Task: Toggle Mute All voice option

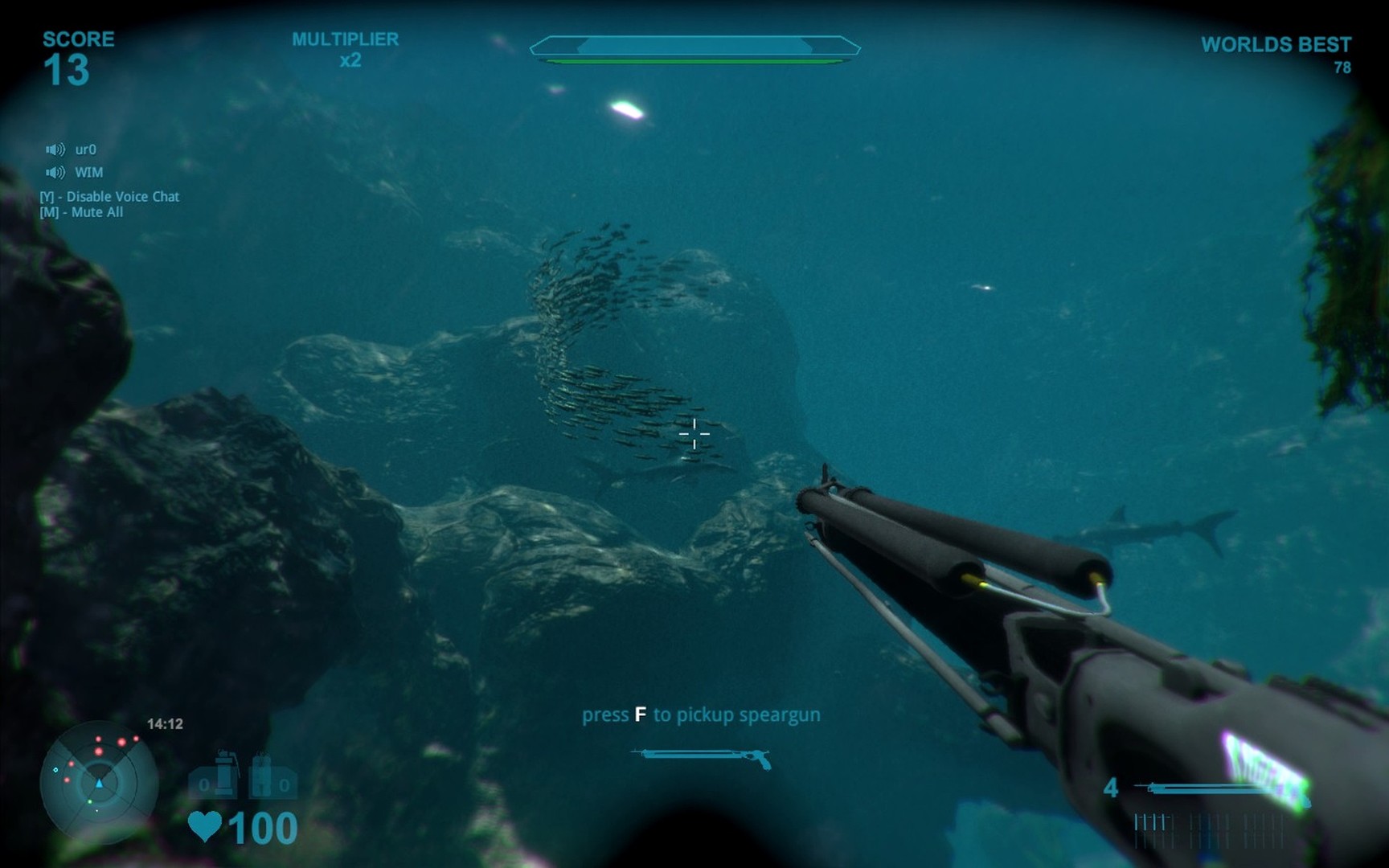Action: (83, 213)
